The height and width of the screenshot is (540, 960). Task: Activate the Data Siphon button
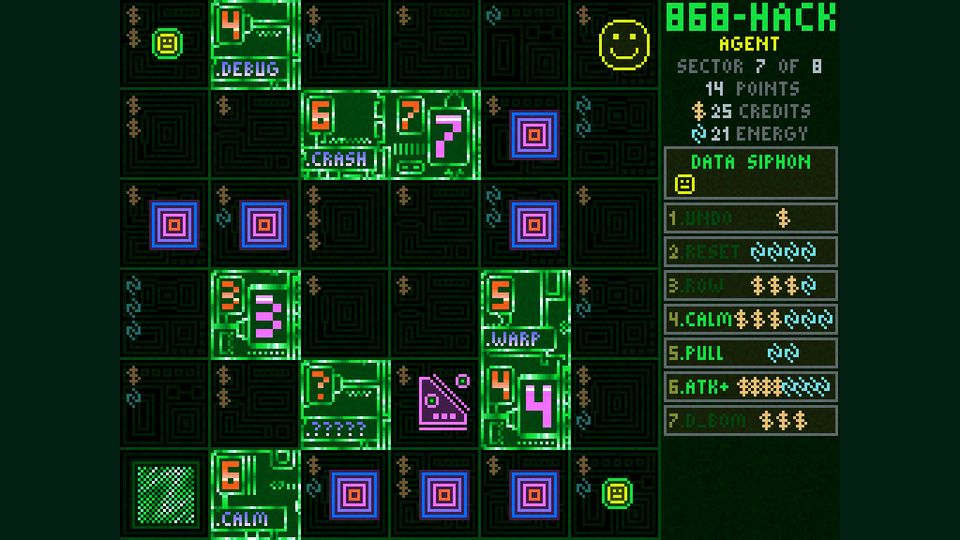(x=750, y=173)
